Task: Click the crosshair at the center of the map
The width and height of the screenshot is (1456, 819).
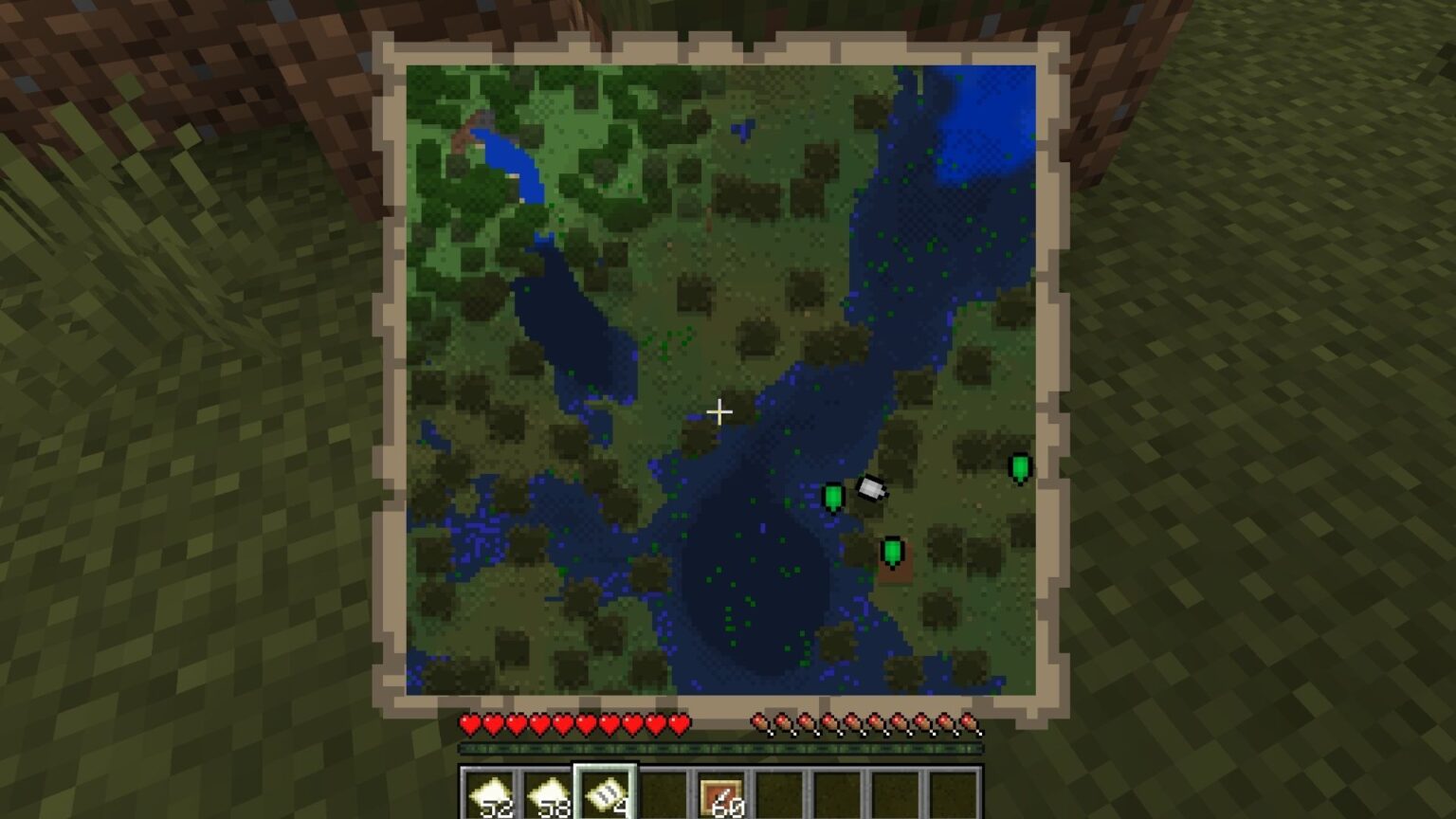Action: 720,411
